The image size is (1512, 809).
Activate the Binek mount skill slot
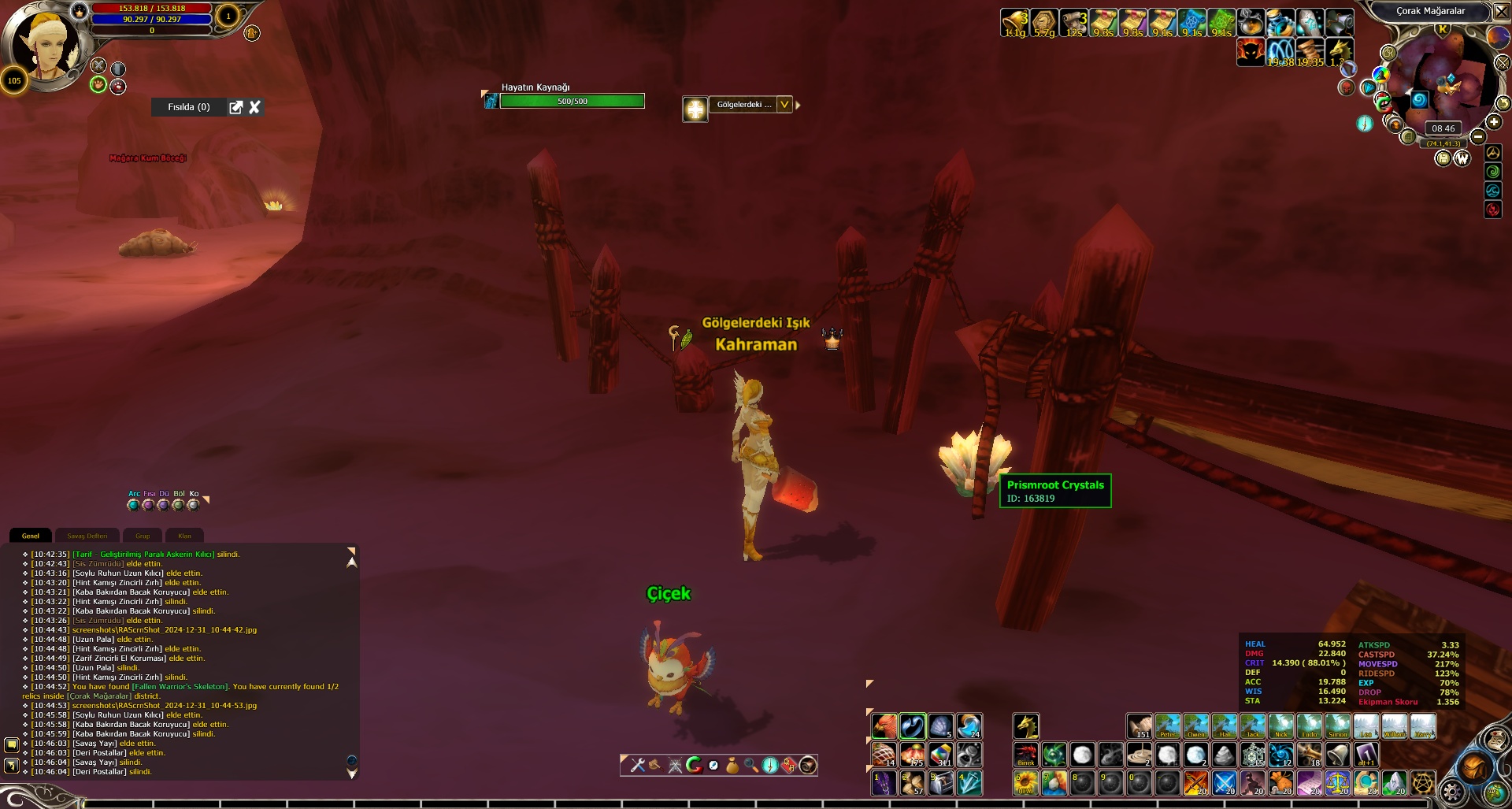pyautogui.click(x=1025, y=755)
